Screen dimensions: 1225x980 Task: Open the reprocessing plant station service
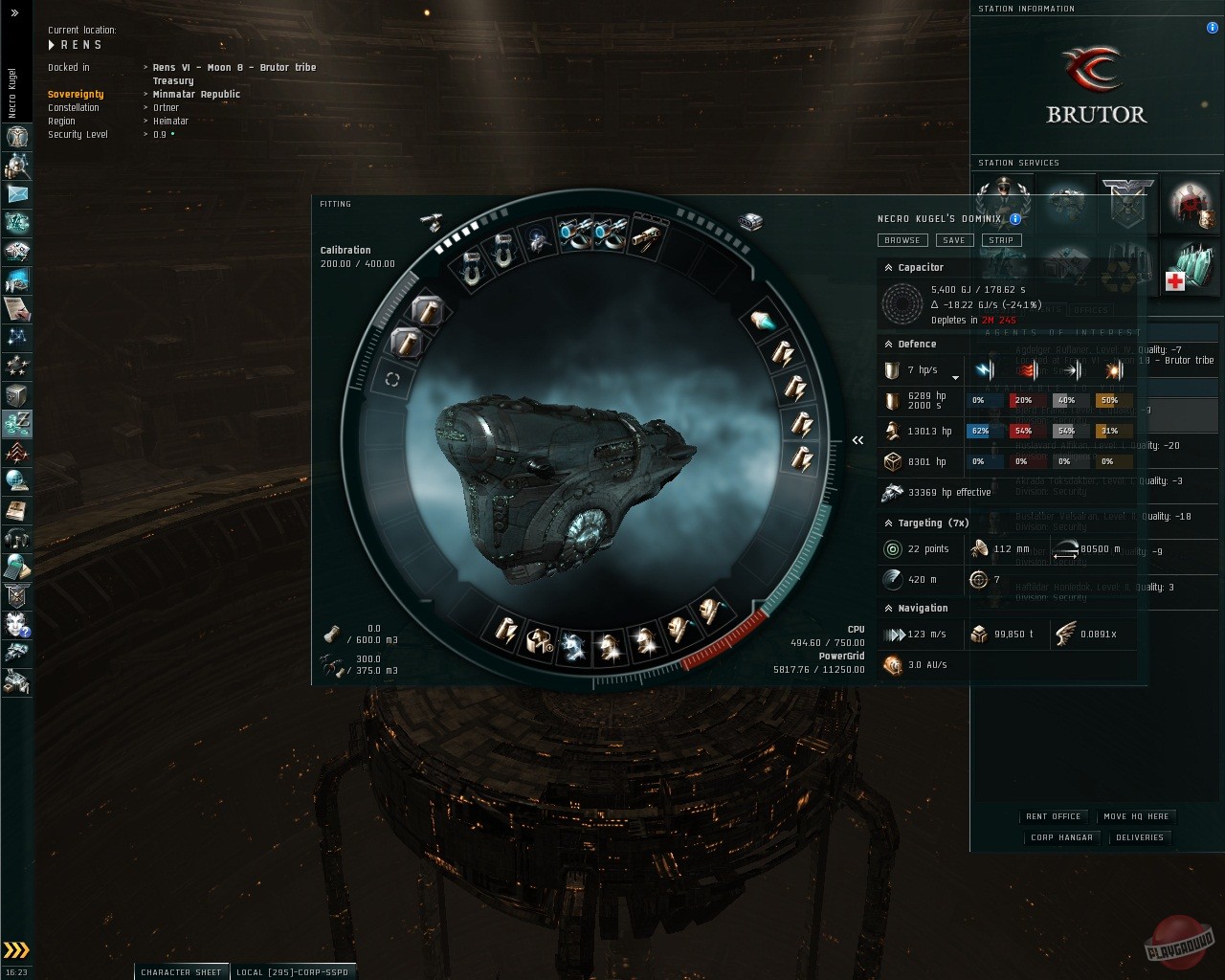[x=1120, y=274]
